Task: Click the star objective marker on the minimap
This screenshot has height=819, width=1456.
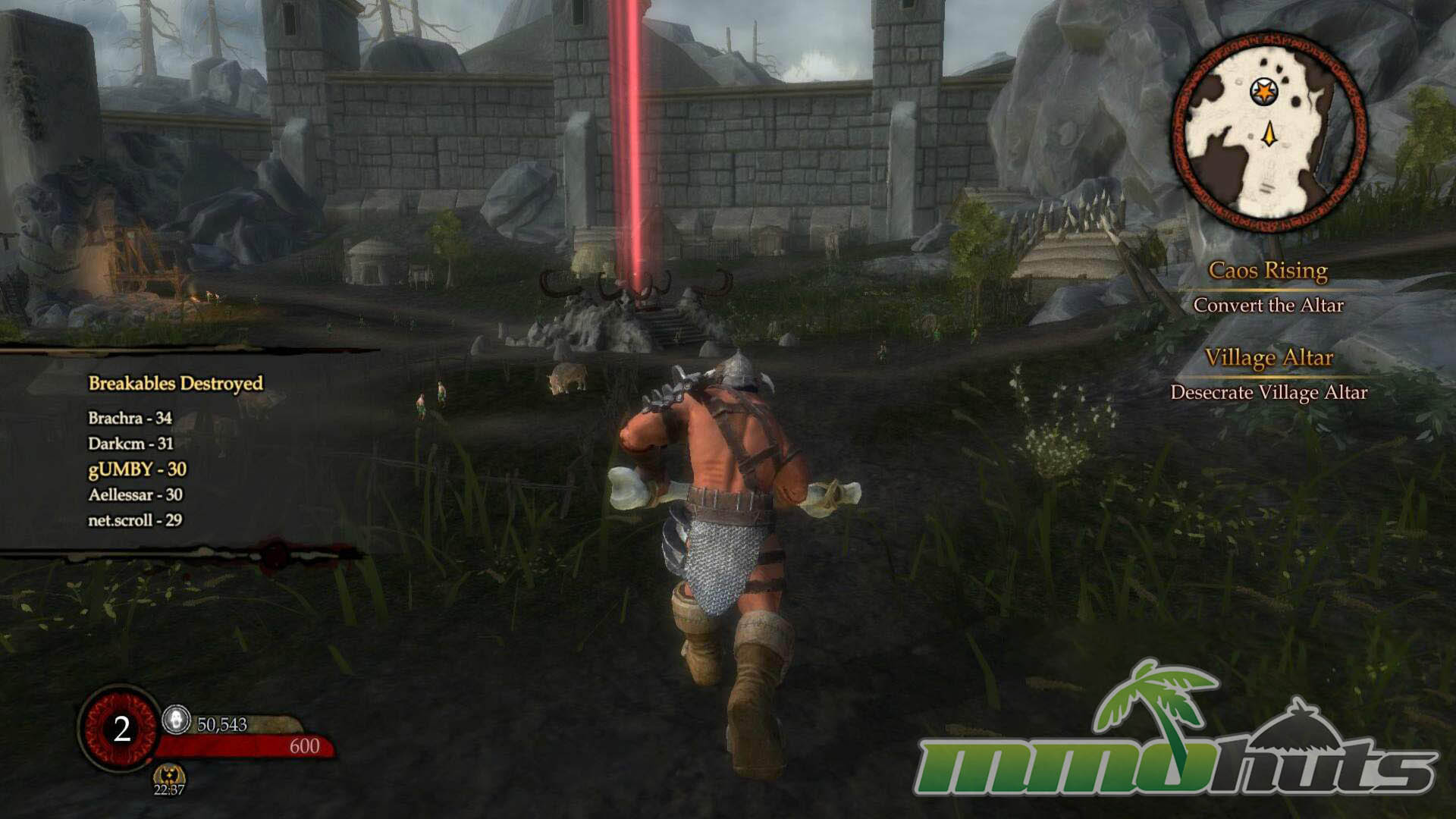Action: 1263,93
